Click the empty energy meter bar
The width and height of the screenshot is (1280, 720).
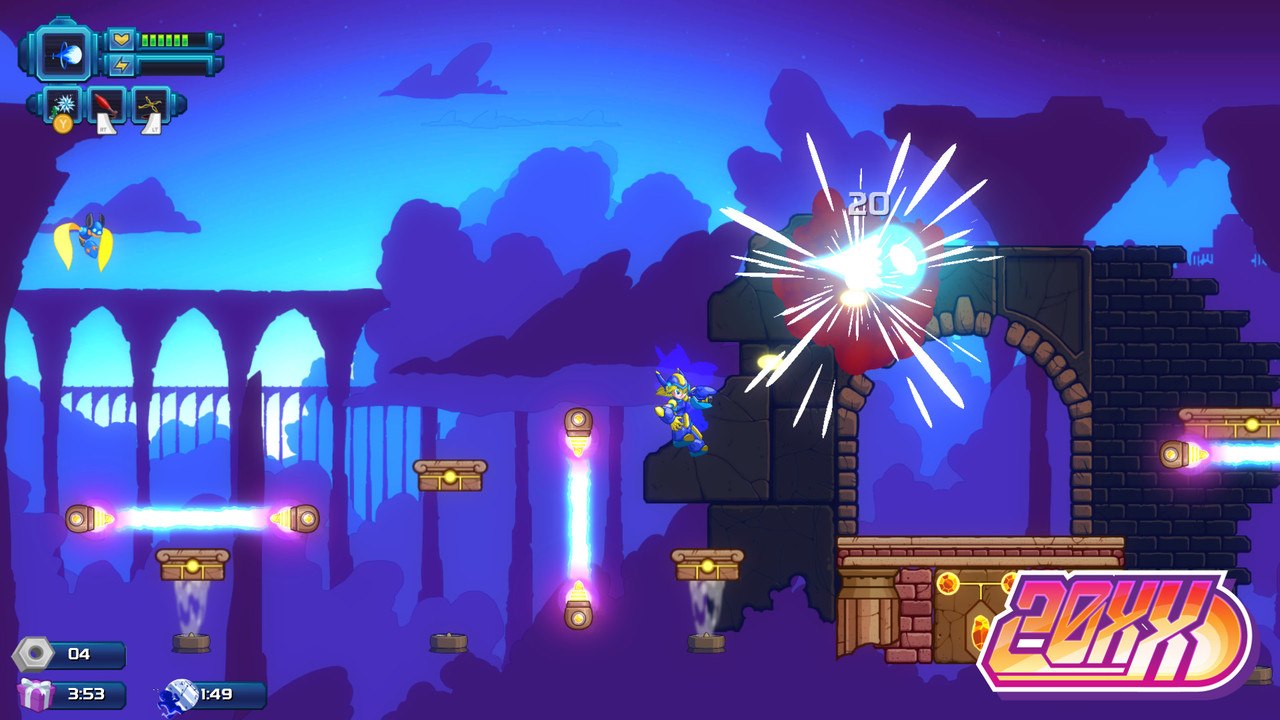click(x=175, y=64)
